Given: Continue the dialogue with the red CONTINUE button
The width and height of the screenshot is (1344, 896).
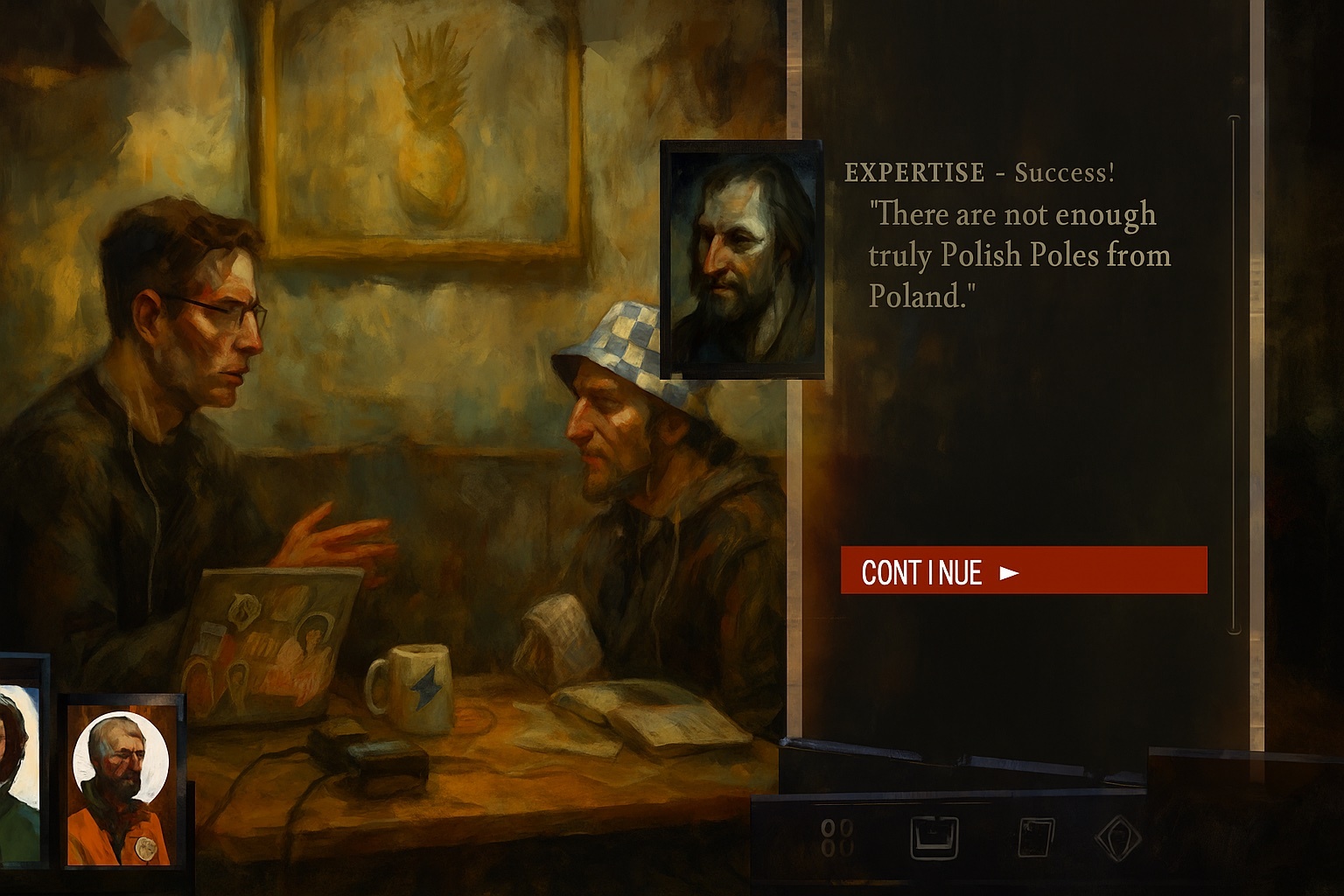Looking at the screenshot, I should pyautogui.click(x=1023, y=570).
